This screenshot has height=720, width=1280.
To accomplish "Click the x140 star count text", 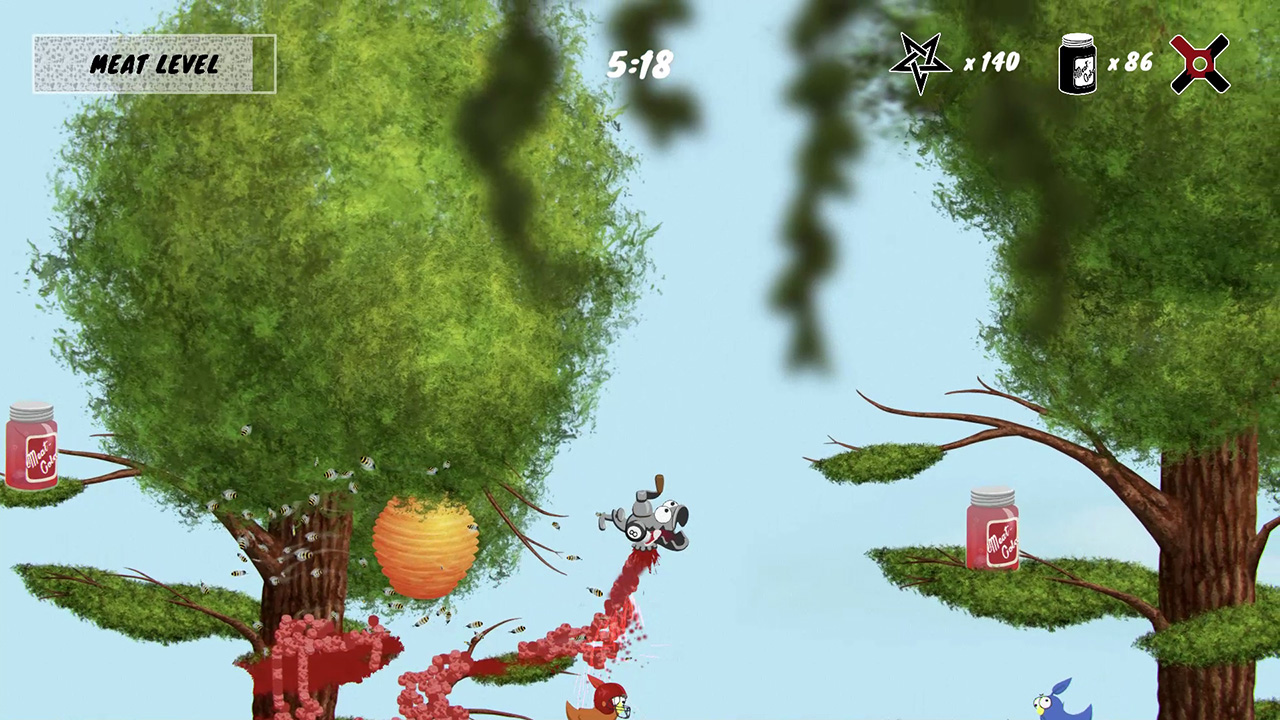I will [993, 62].
